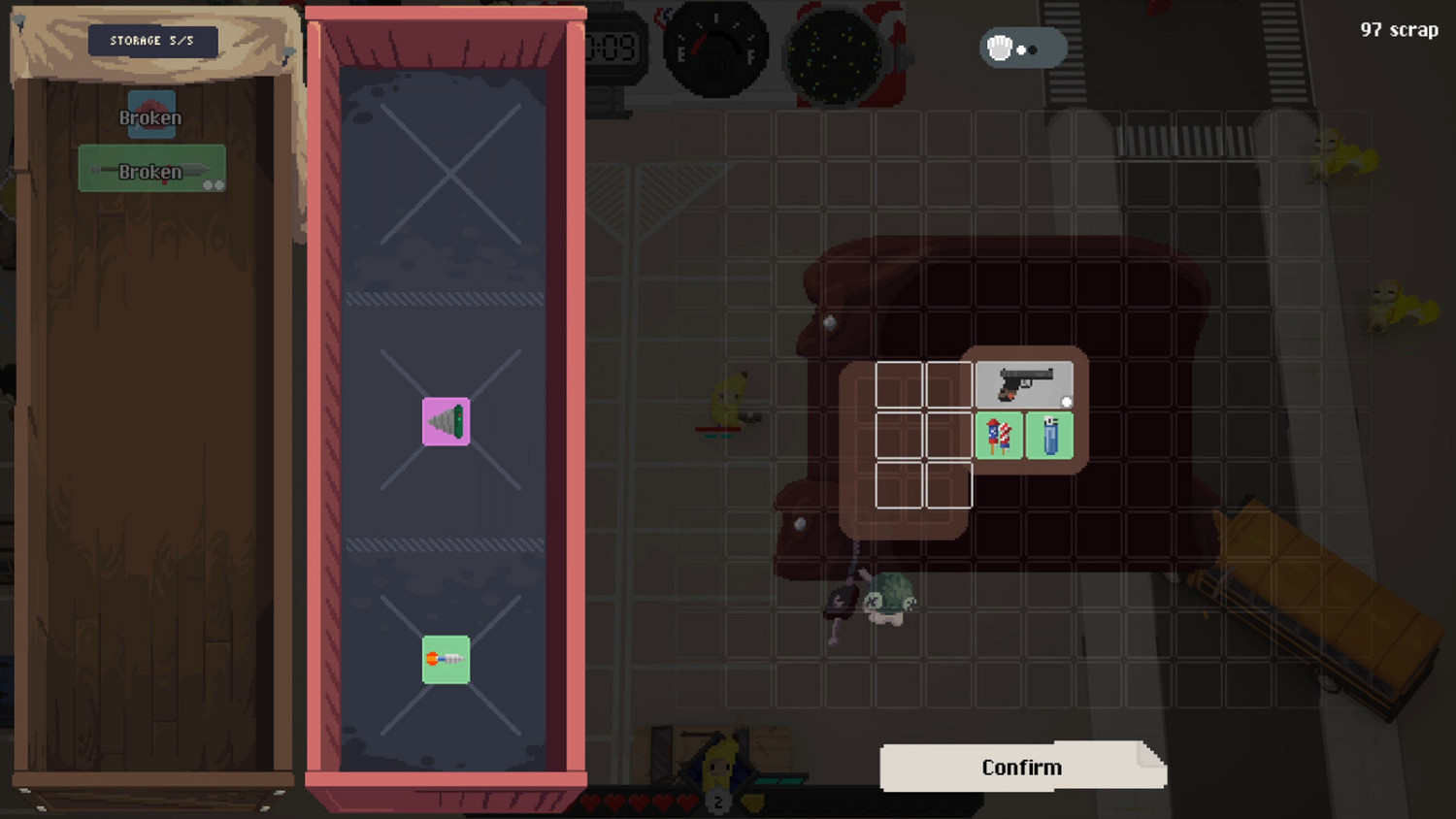Select the dart item in the green slot

(x=446, y=660)
